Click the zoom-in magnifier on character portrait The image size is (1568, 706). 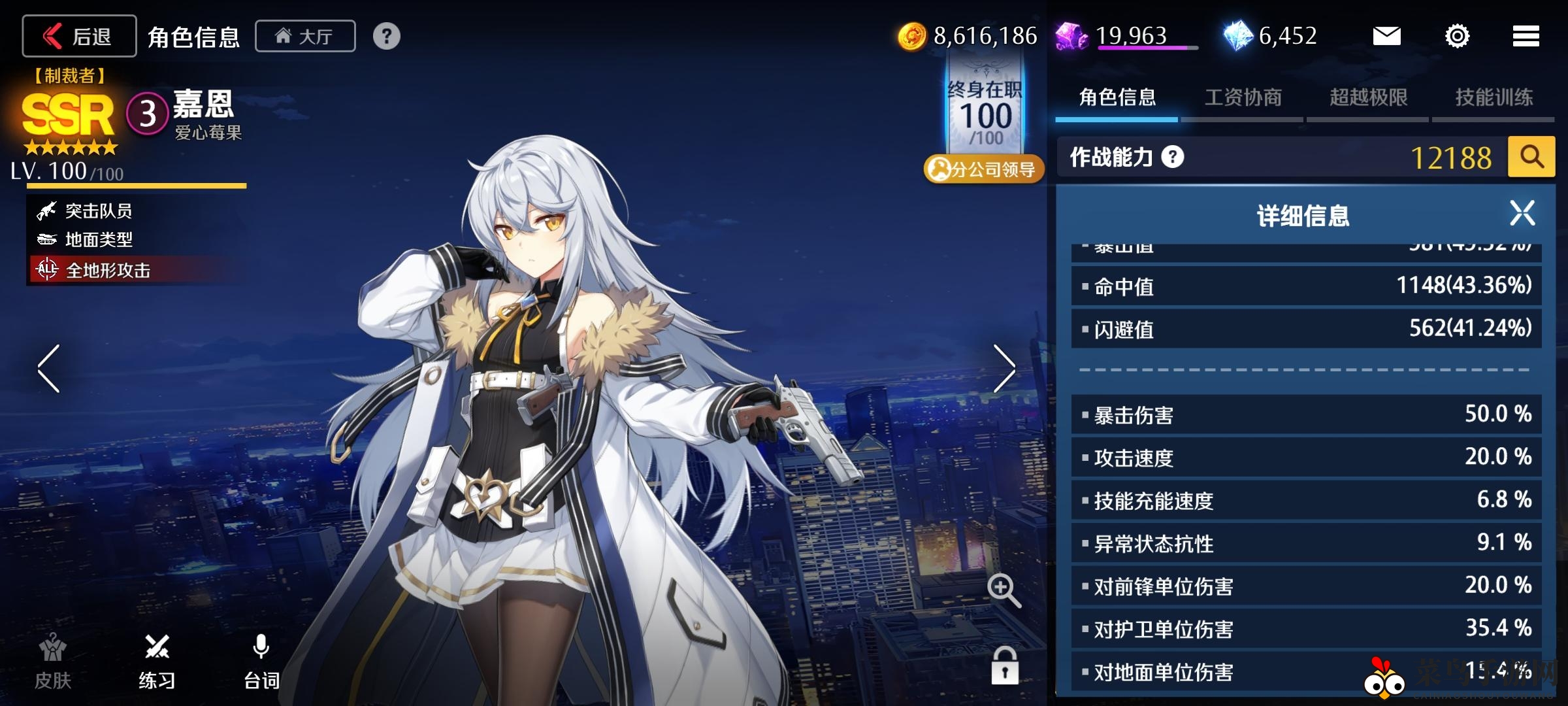[1002, 589]
